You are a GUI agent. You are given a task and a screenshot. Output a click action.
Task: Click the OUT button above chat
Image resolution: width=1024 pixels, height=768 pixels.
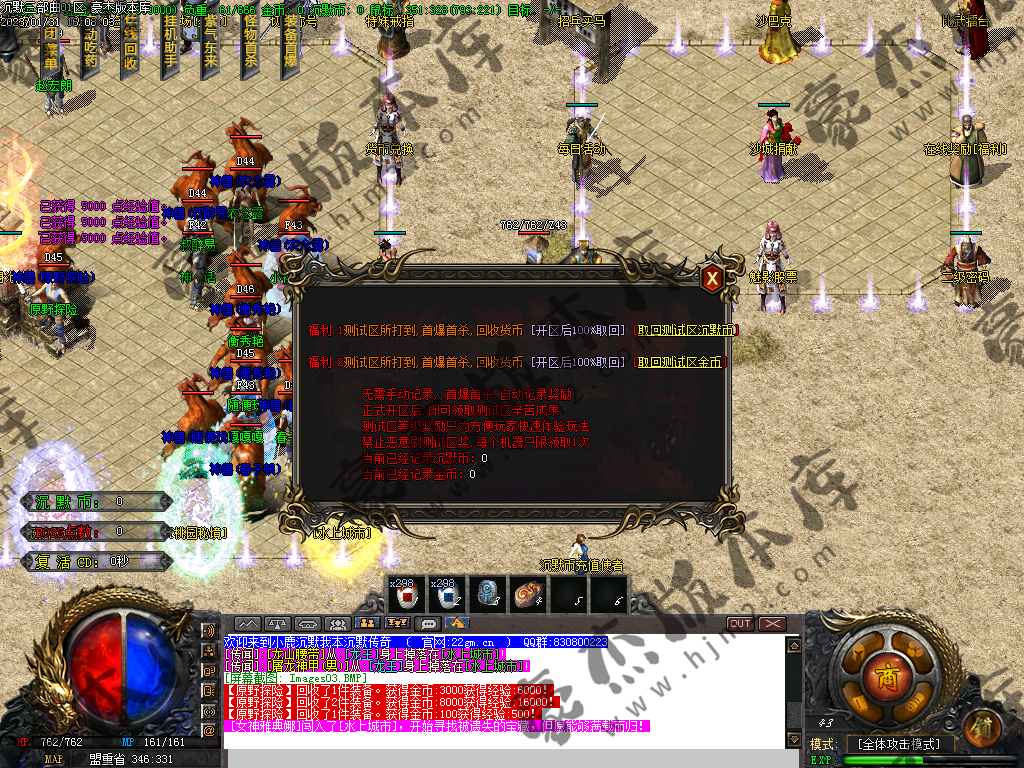click(740, 624)
